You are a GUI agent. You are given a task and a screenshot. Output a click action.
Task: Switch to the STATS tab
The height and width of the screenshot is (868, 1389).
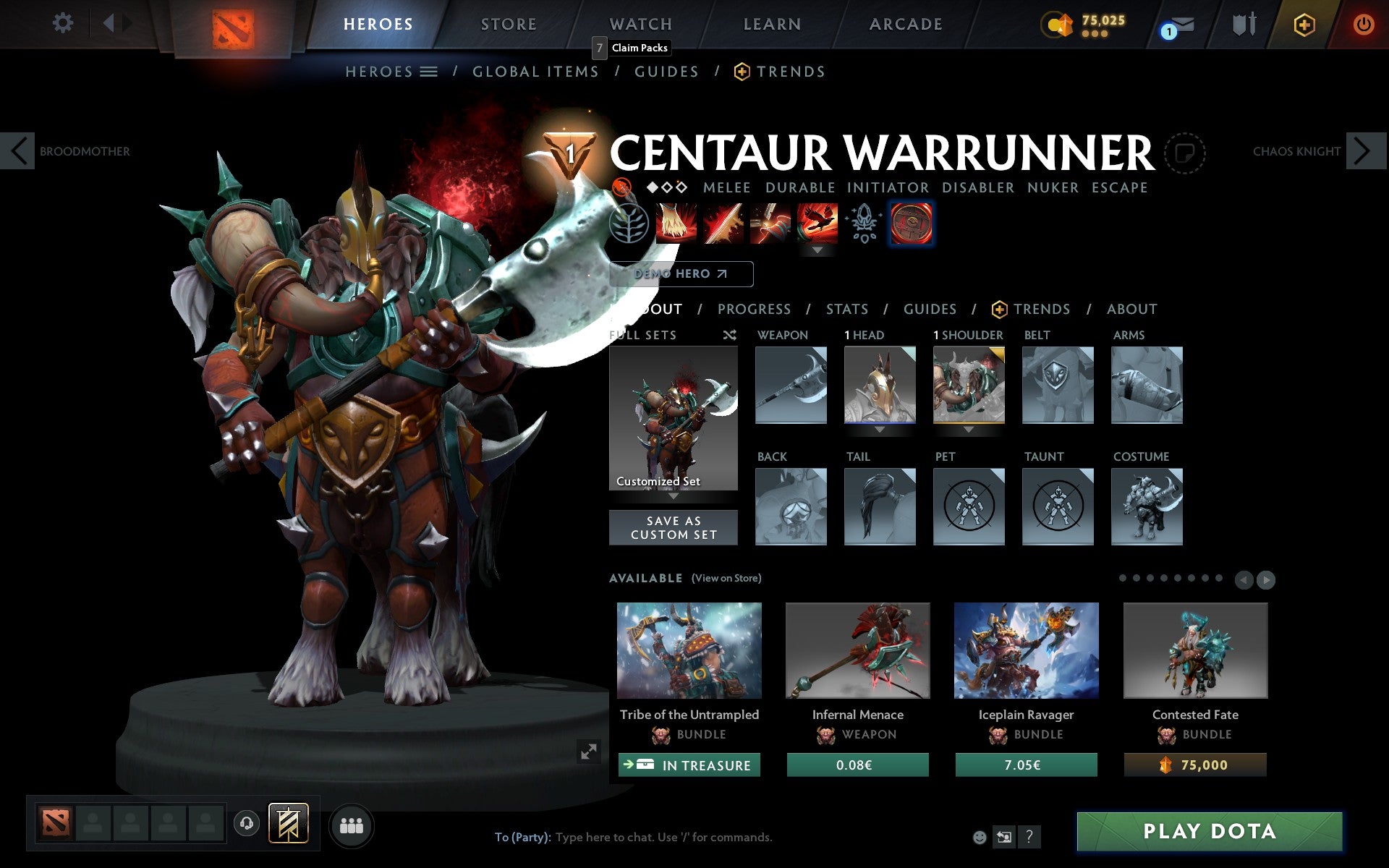(x=846, y=309)
